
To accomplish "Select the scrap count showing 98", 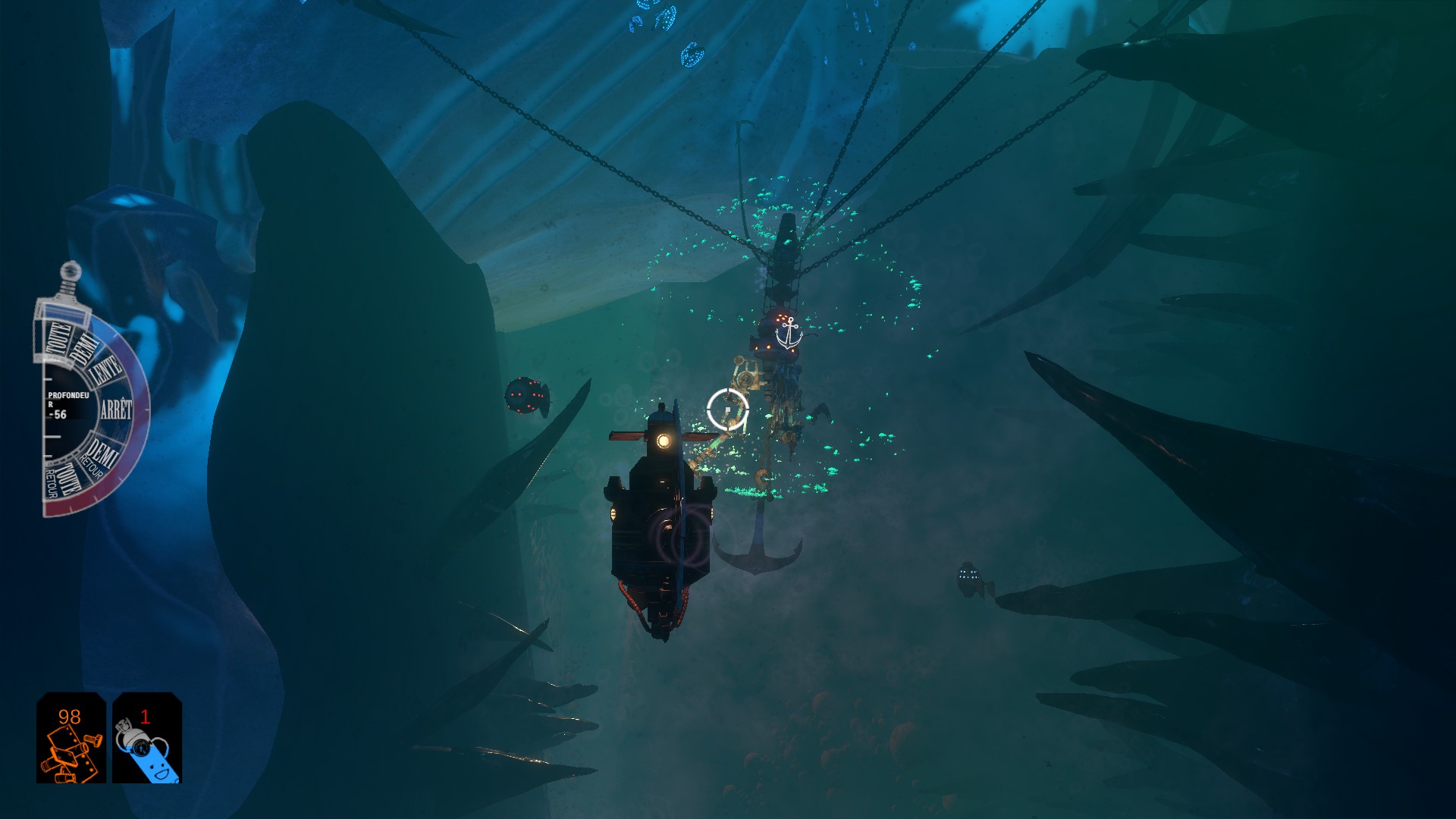I will tap(68, 716).
